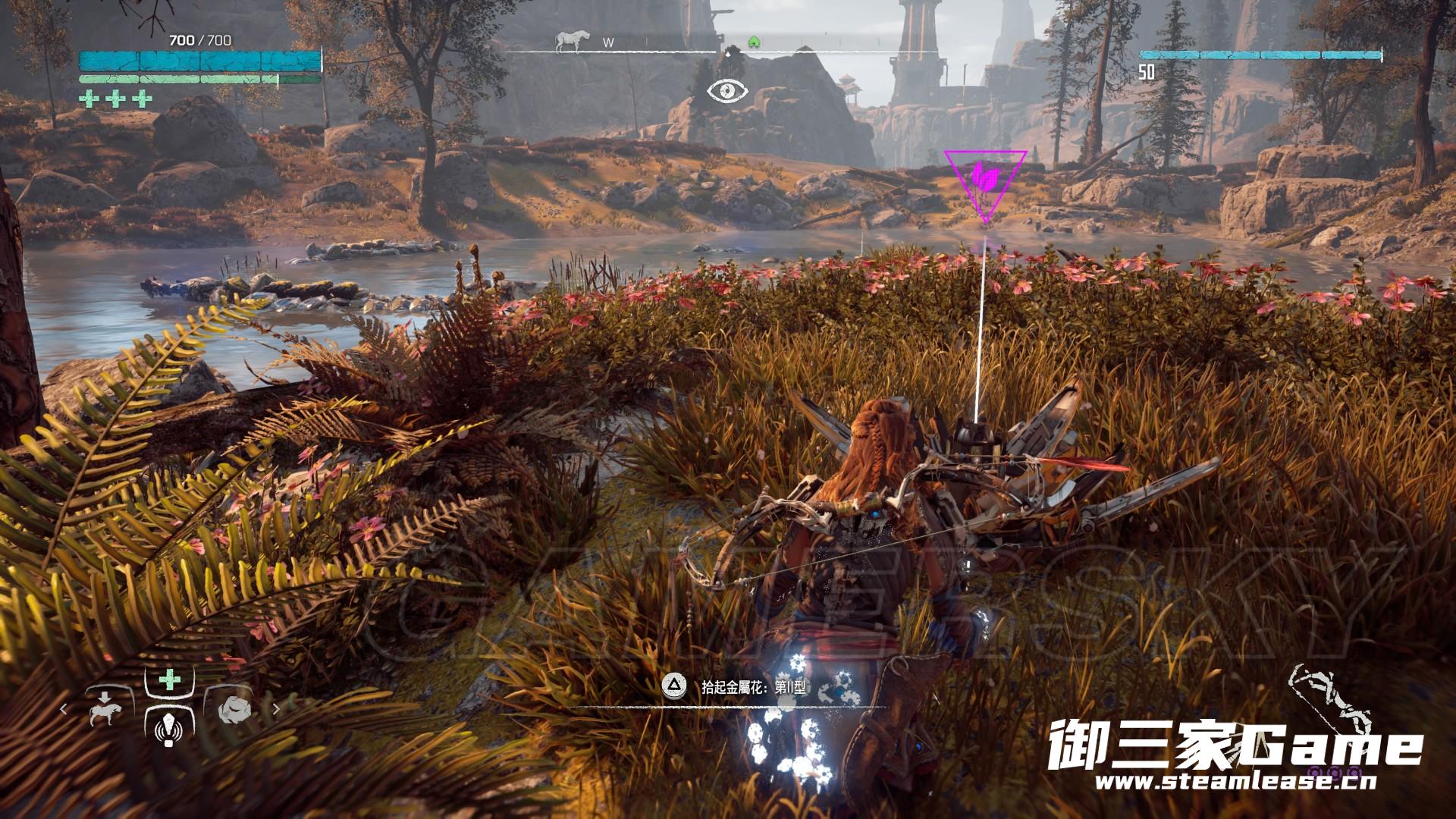
Task: Click the eye stealth visibility indicator
Action: coord(727,92)
